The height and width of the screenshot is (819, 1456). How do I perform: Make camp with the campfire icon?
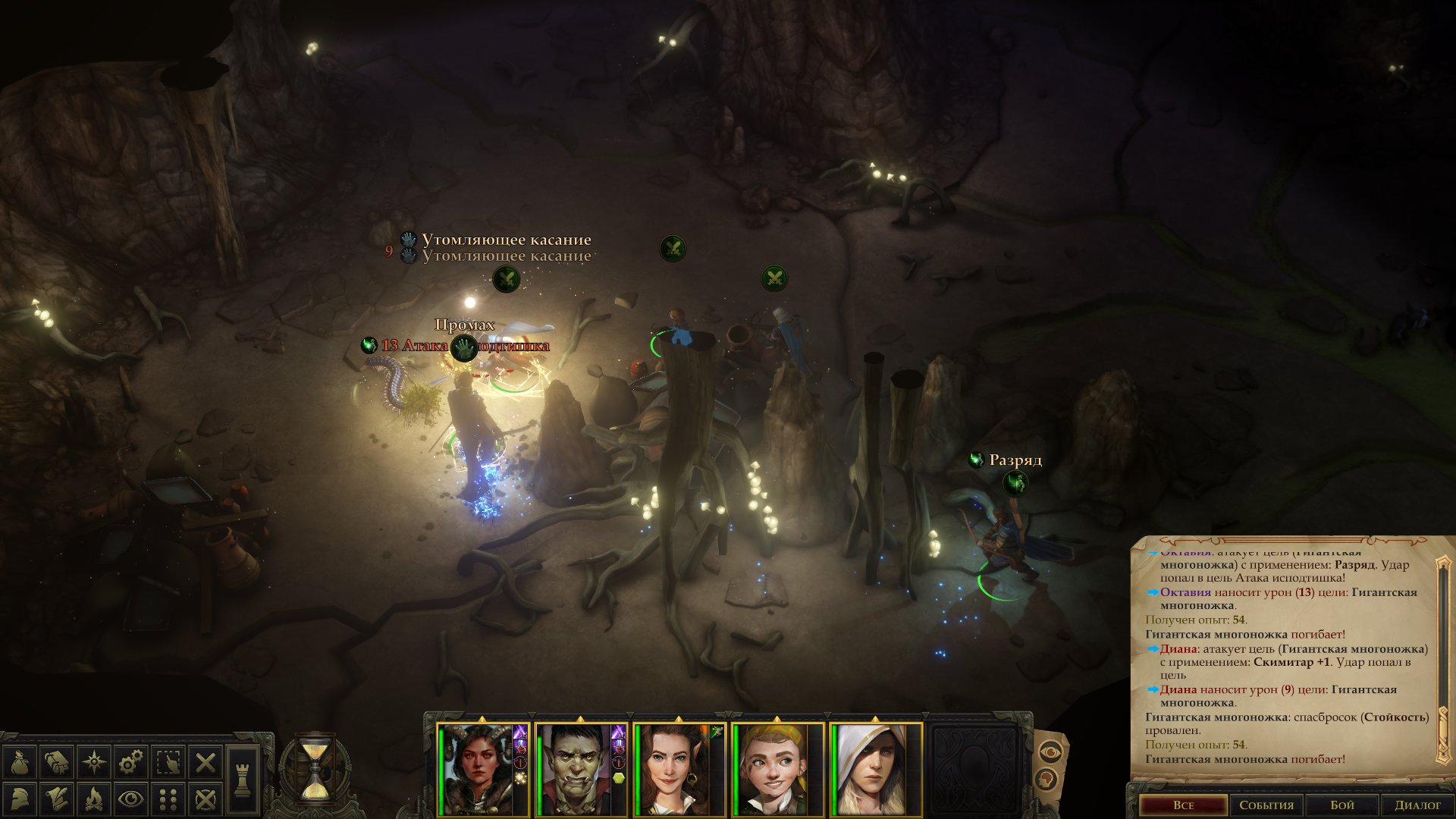94,799
